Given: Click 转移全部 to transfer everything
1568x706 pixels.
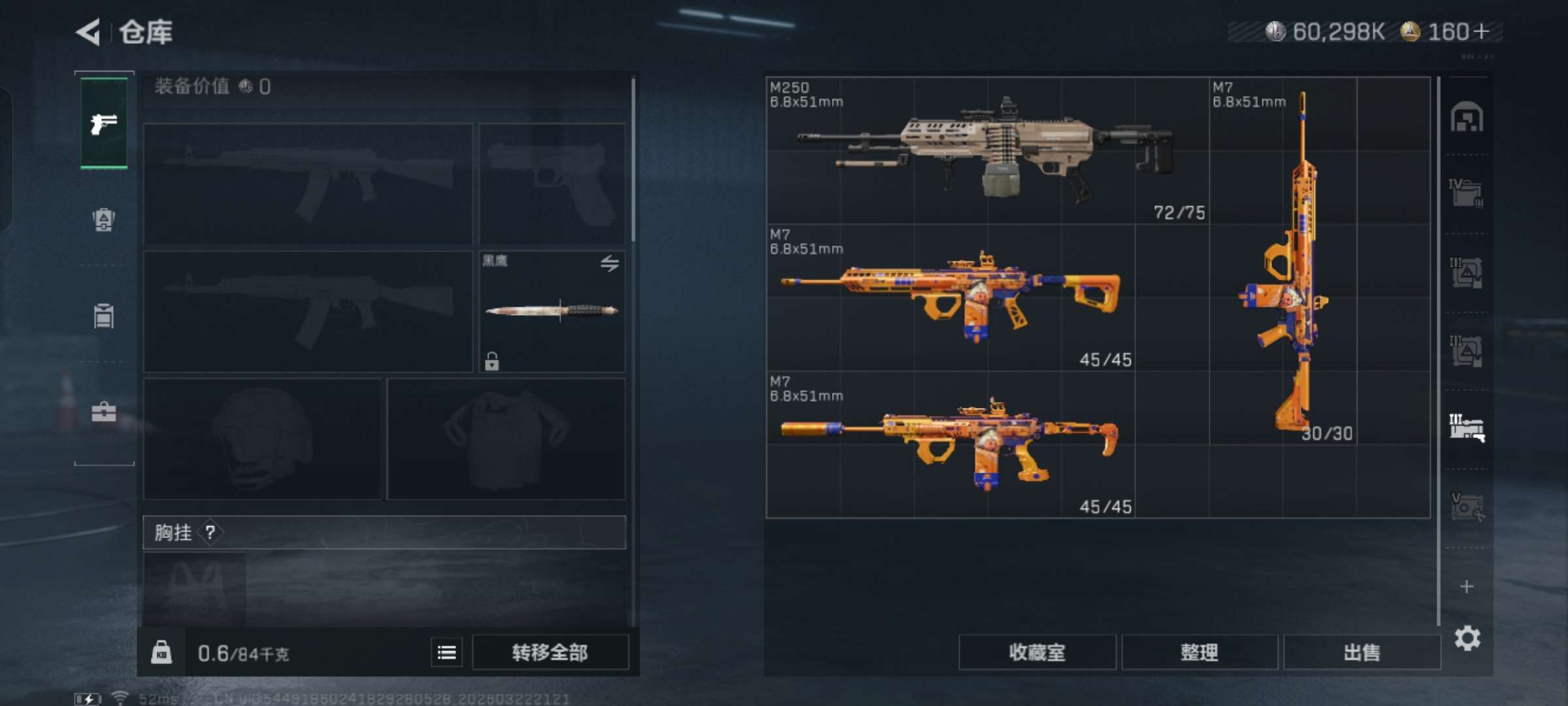Looking at the screenshot, I should [550, 652].
